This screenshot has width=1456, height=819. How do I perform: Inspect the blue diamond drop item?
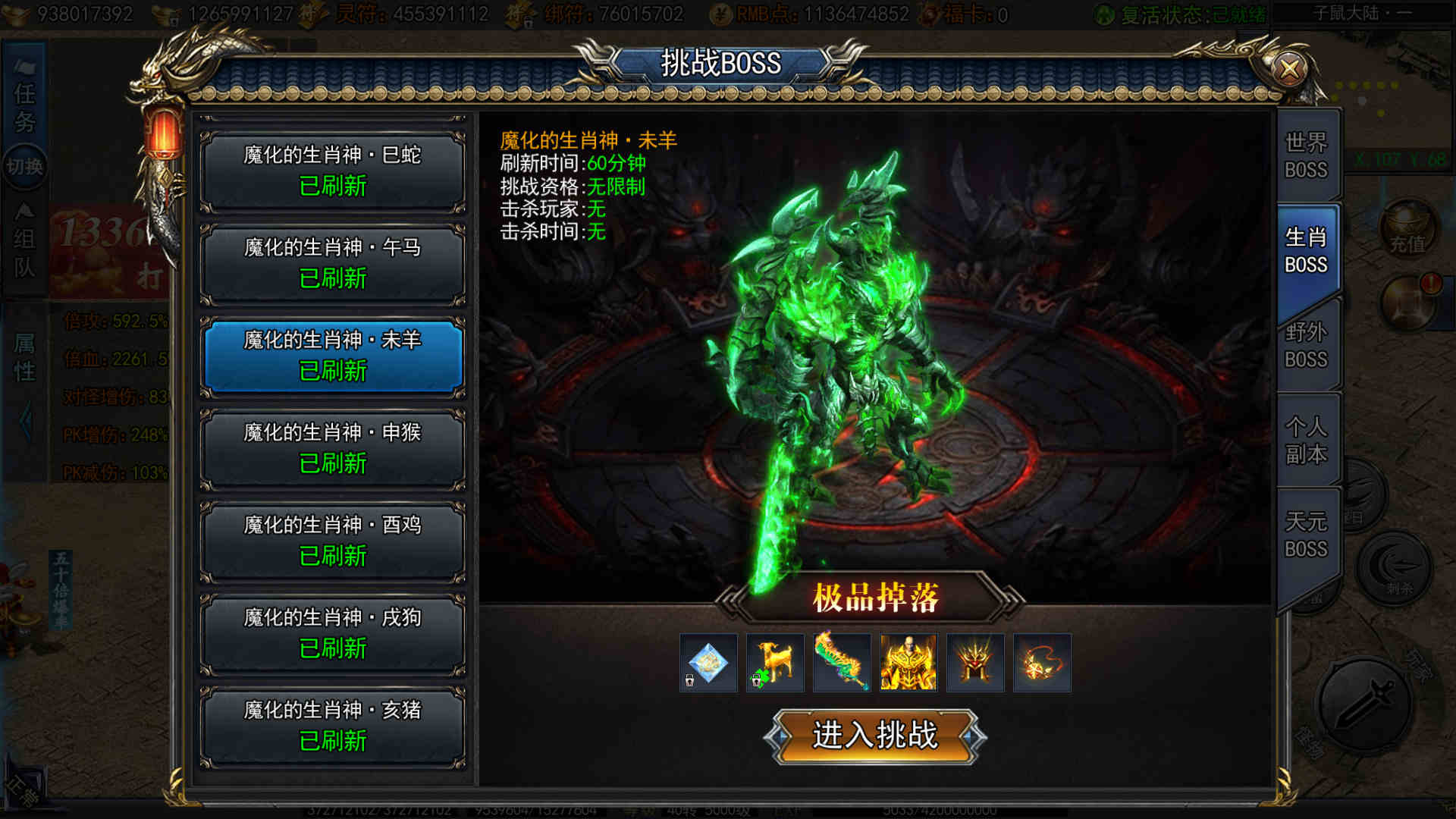pos(708,663)
